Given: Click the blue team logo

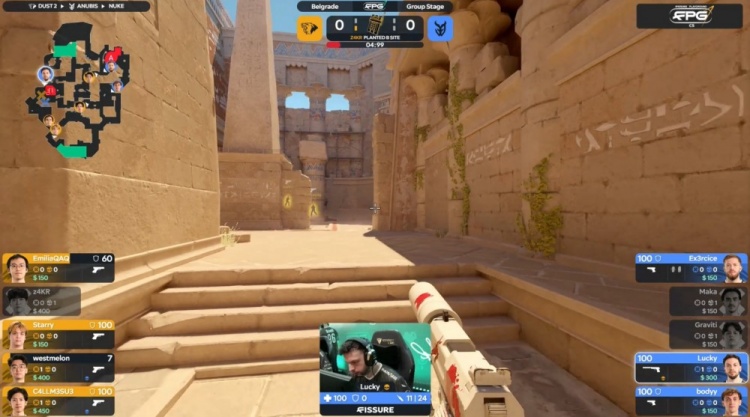Looking at the screenshot, I should tap(439, 28).
